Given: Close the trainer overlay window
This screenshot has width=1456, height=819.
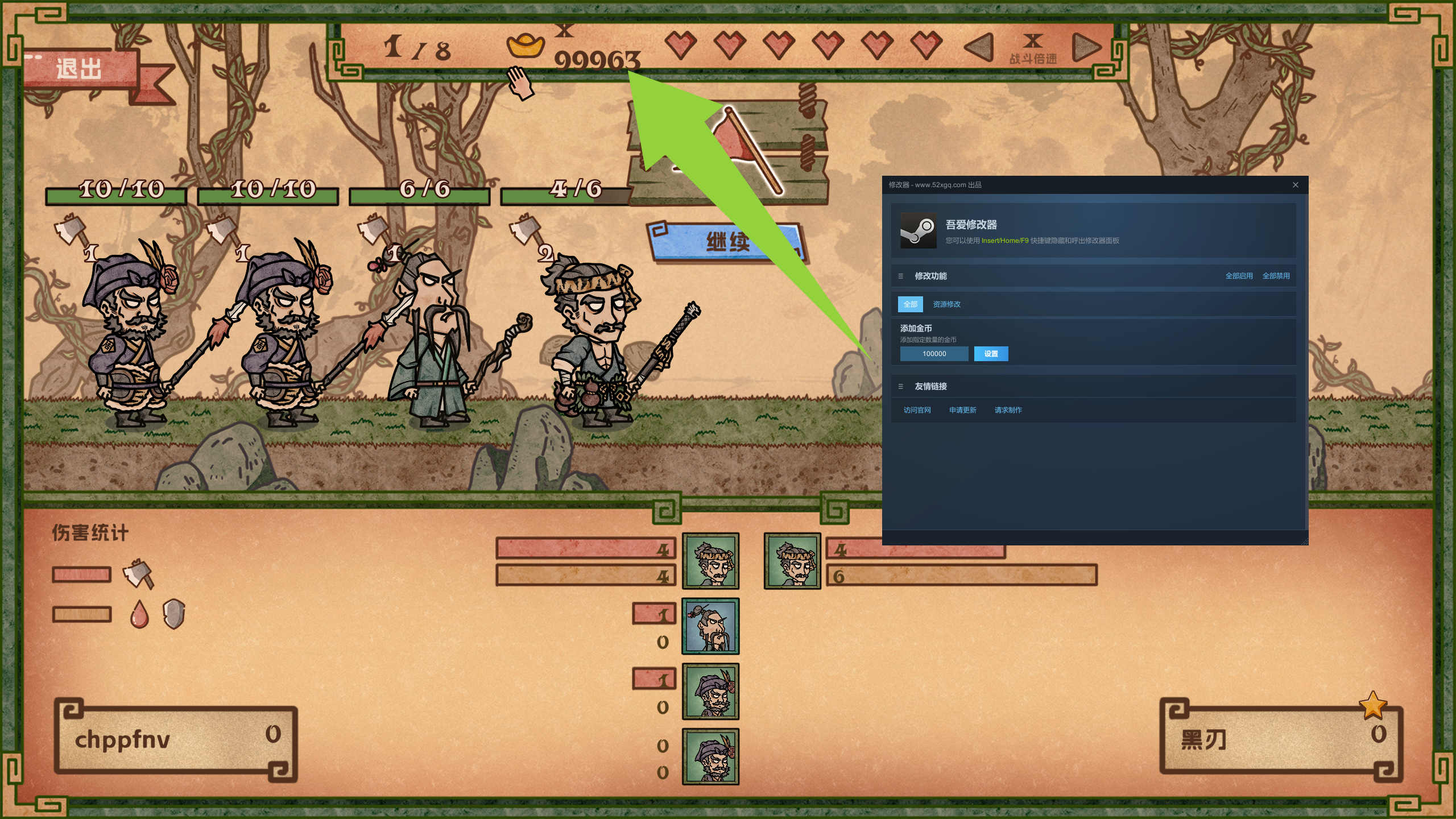Looking at the screenshot, I should [x=1295, y=185].
